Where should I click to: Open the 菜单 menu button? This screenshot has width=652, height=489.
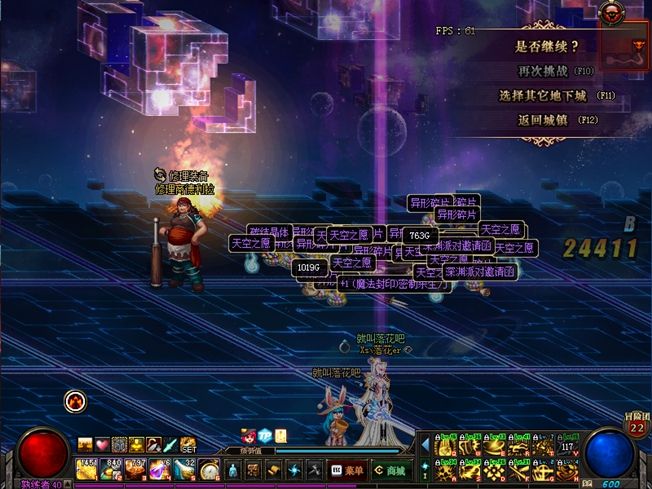[x=346, y=469]
